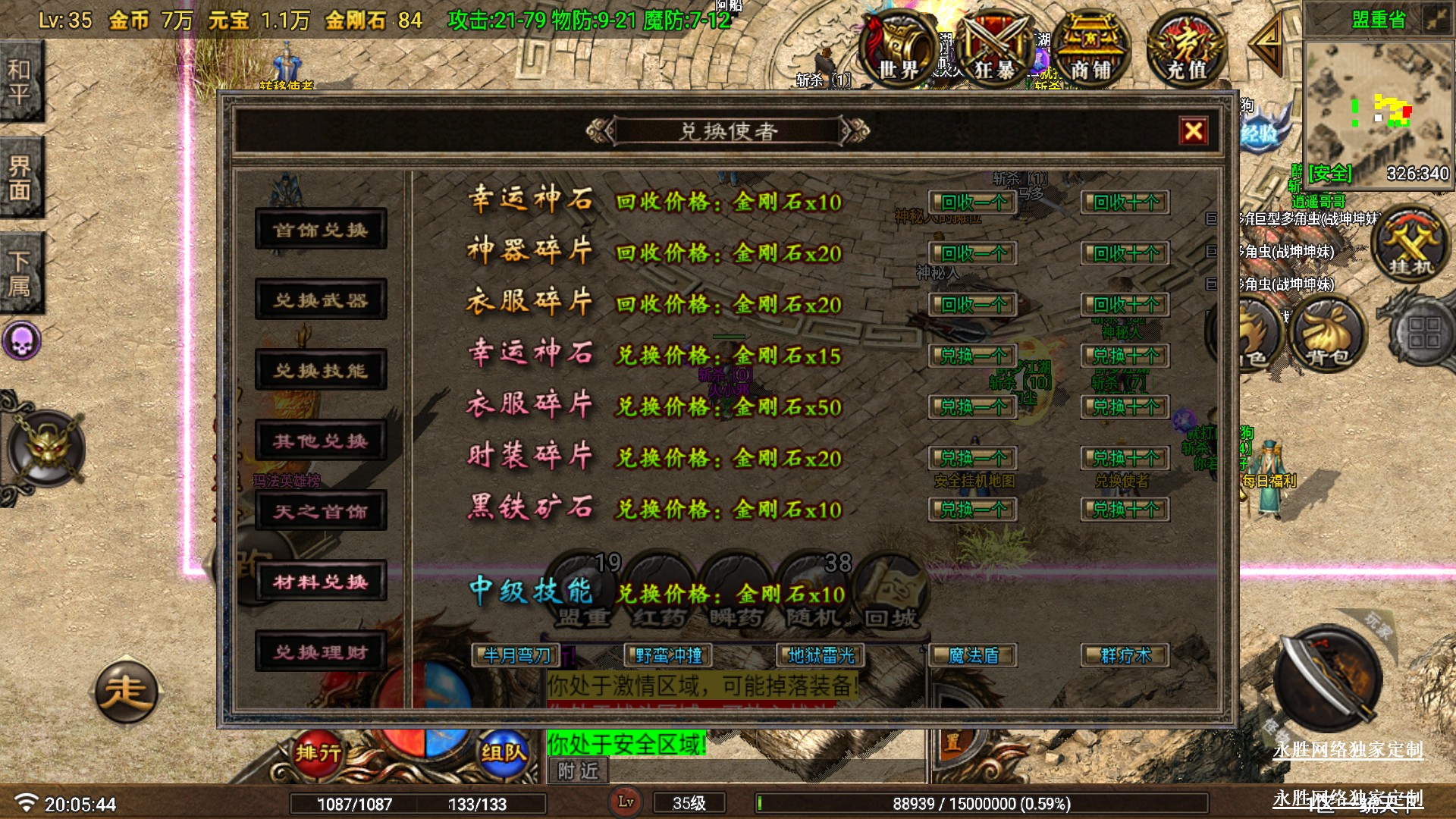1456x819 pixels.
Task: Choose the 魔法盾 skill button
Action: (x=973, y=655)
